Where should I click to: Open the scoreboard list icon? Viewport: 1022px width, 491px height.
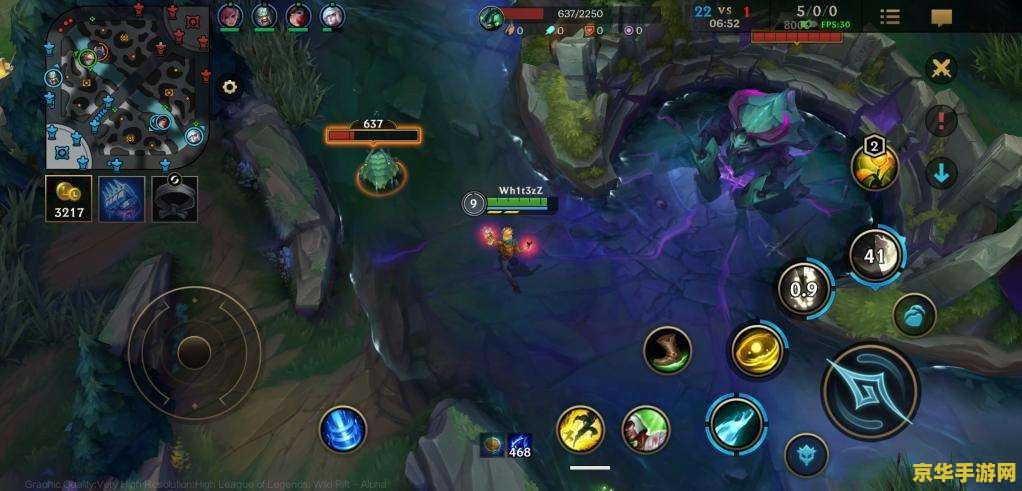tap(889, 16)
